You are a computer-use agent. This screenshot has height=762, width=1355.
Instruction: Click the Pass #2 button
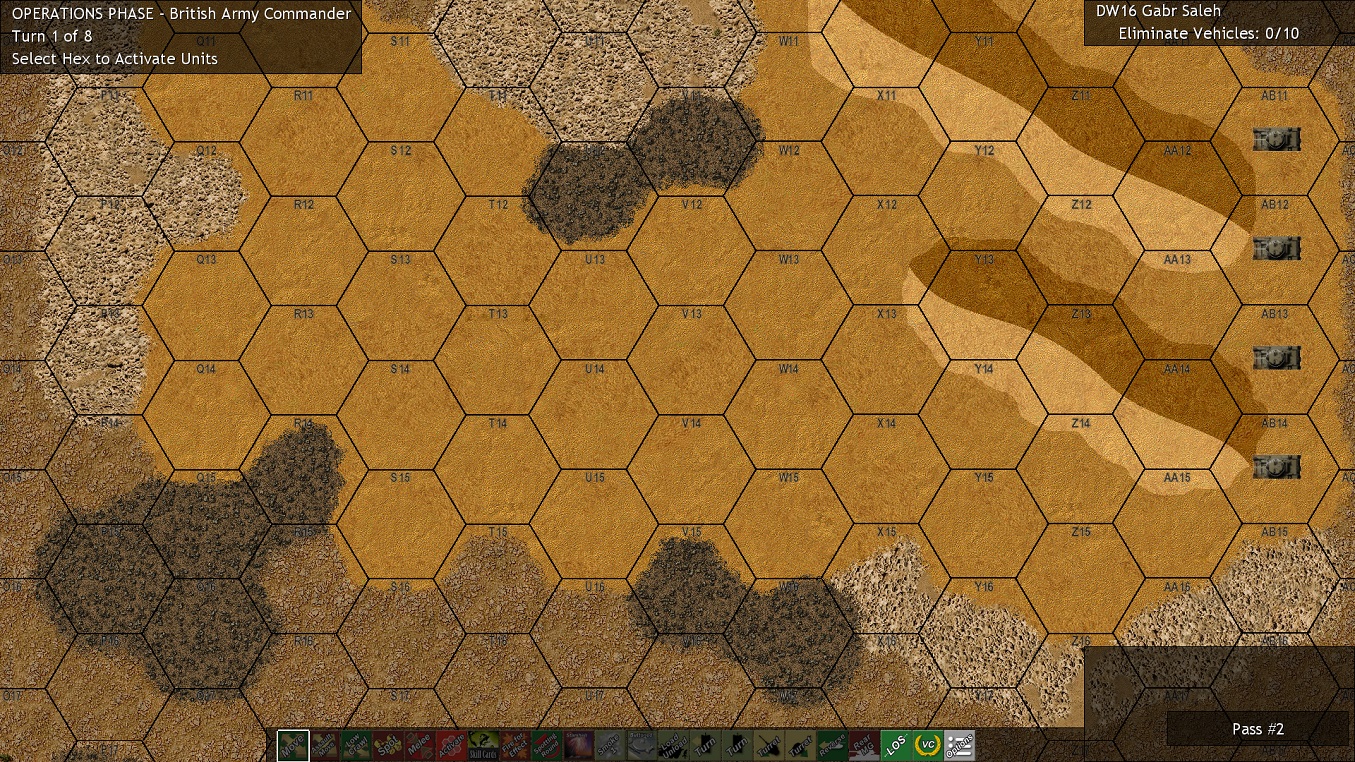pyautogui.click(x=1258, y=729)
